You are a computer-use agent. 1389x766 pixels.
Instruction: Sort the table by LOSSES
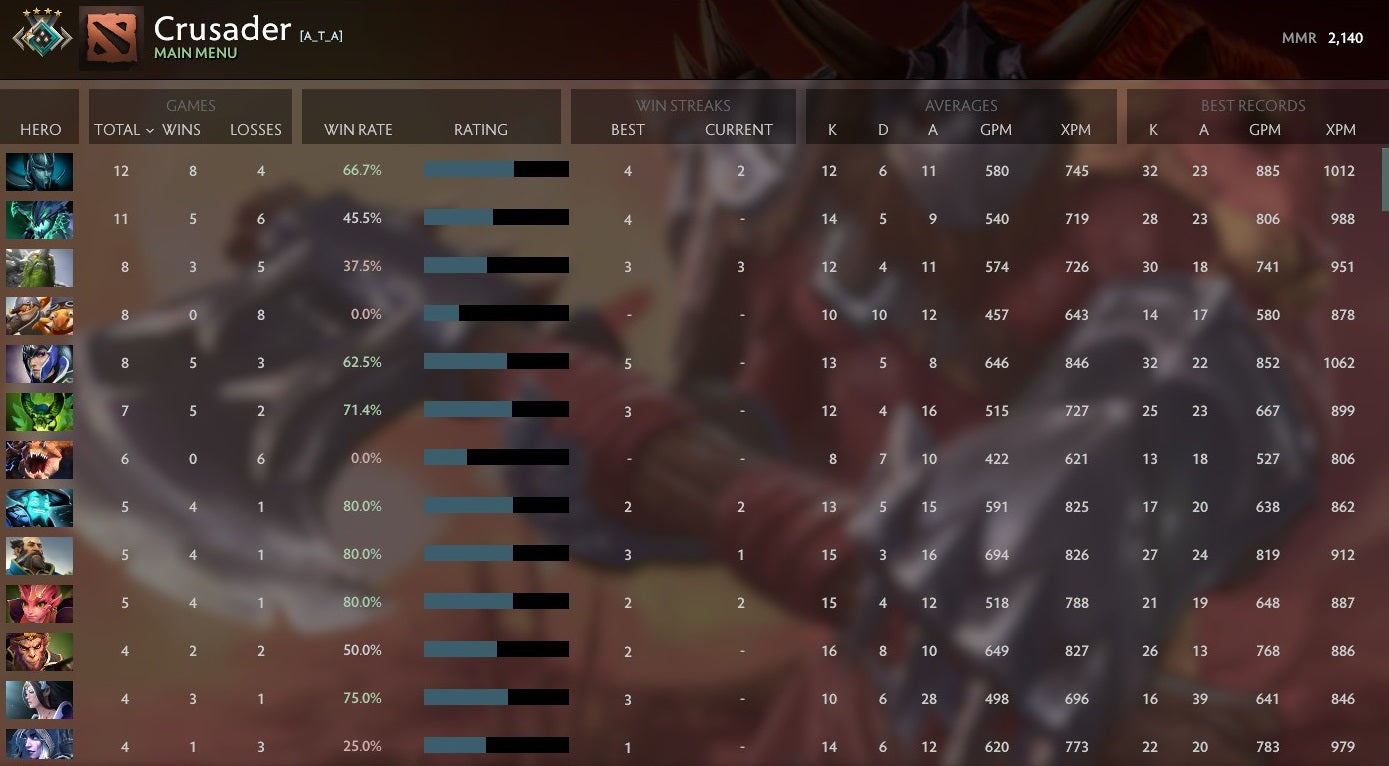(256, 129)
